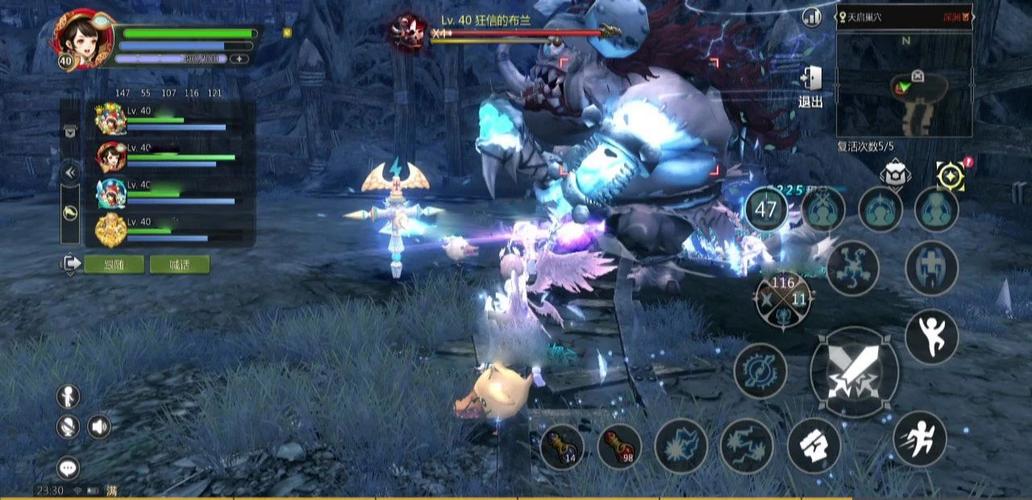
Task: Click the plus button beside the player bars
Action: coord(239,59)
